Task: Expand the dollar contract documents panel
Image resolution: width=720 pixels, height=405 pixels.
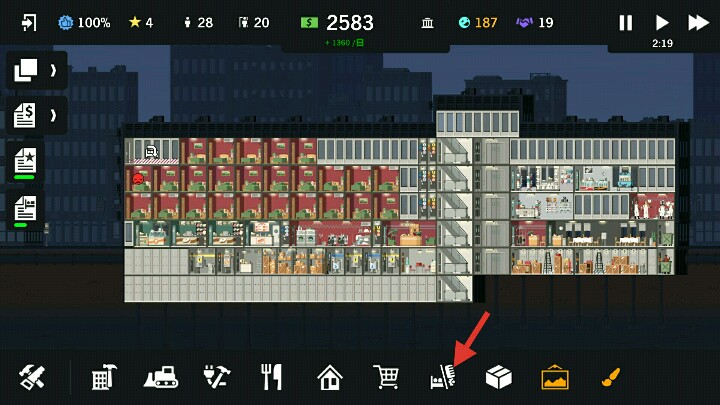Action: 36,115
